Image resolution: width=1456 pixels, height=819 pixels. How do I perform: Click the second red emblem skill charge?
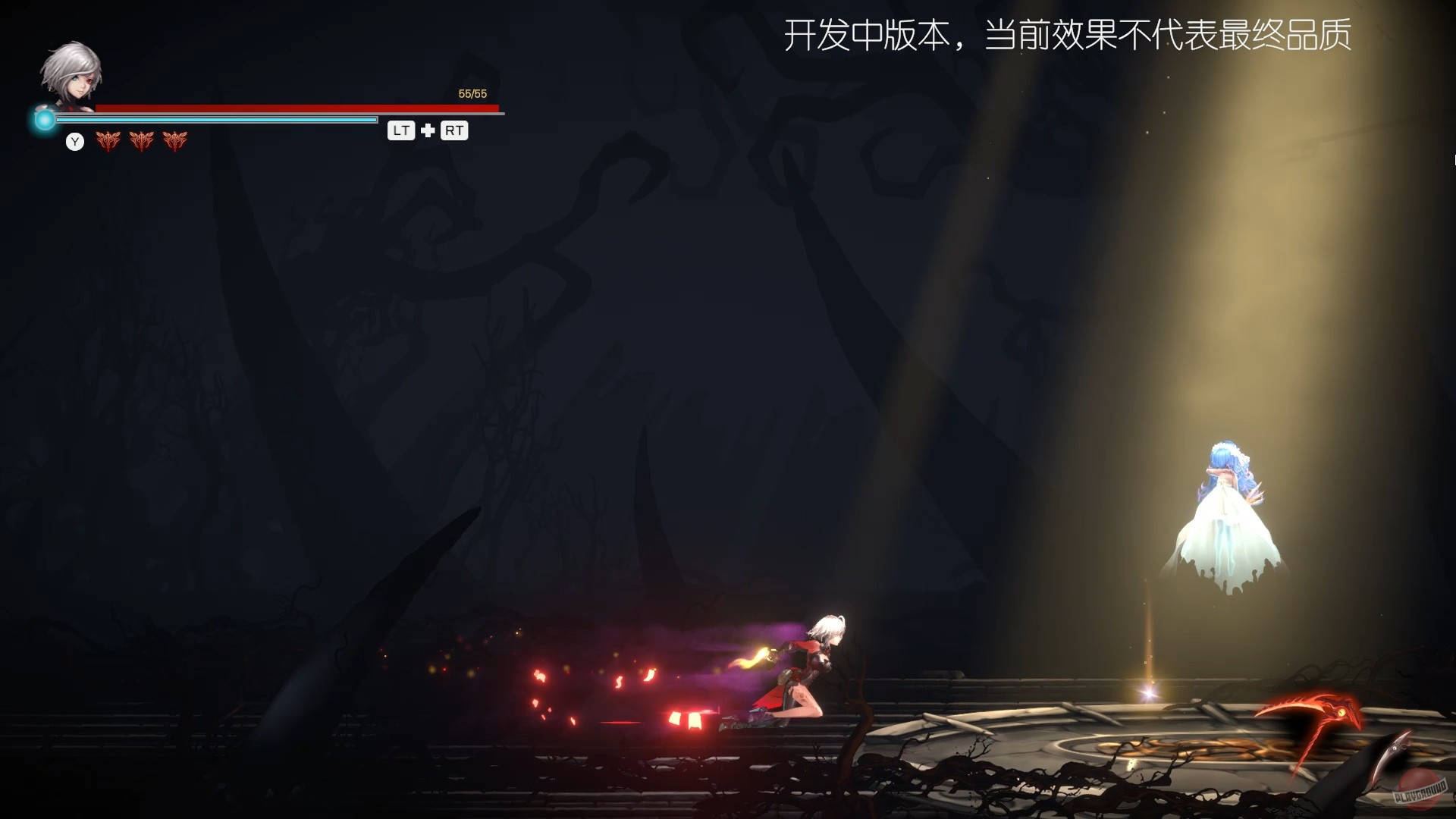[x=142, y=141]
